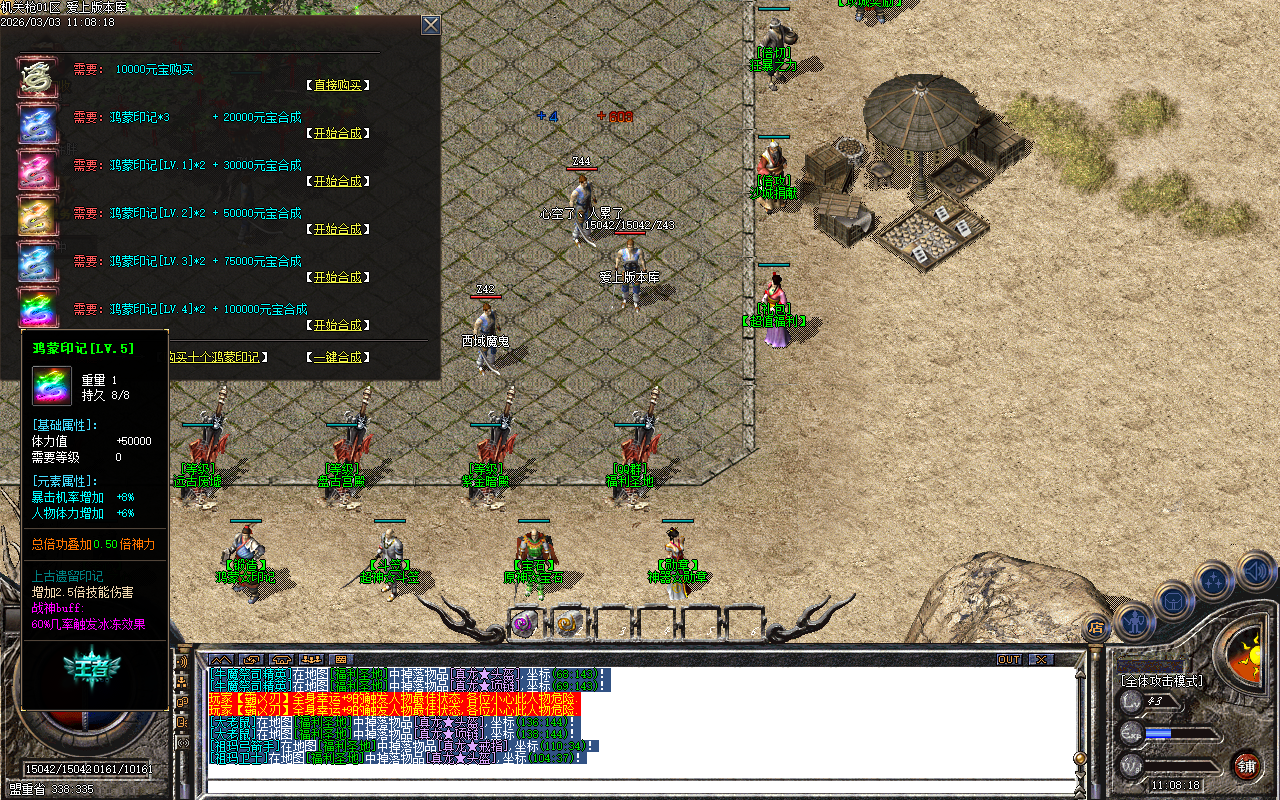Click the OUT label on the chat bar
1280x800 pixels.
[x=1010, y=659]
